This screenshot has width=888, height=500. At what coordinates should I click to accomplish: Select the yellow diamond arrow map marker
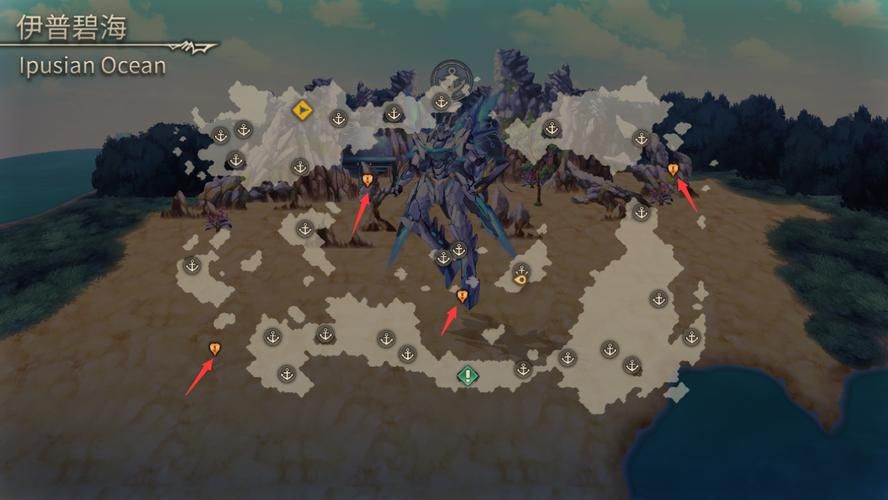[301, 109]
